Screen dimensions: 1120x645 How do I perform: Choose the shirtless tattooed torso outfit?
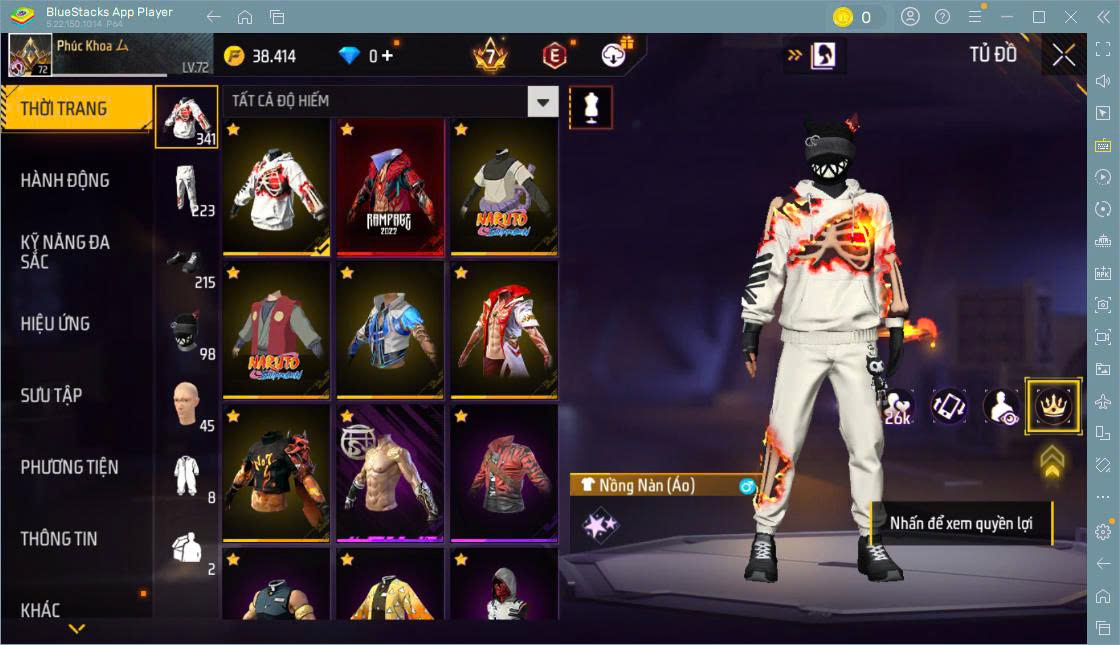390,472
